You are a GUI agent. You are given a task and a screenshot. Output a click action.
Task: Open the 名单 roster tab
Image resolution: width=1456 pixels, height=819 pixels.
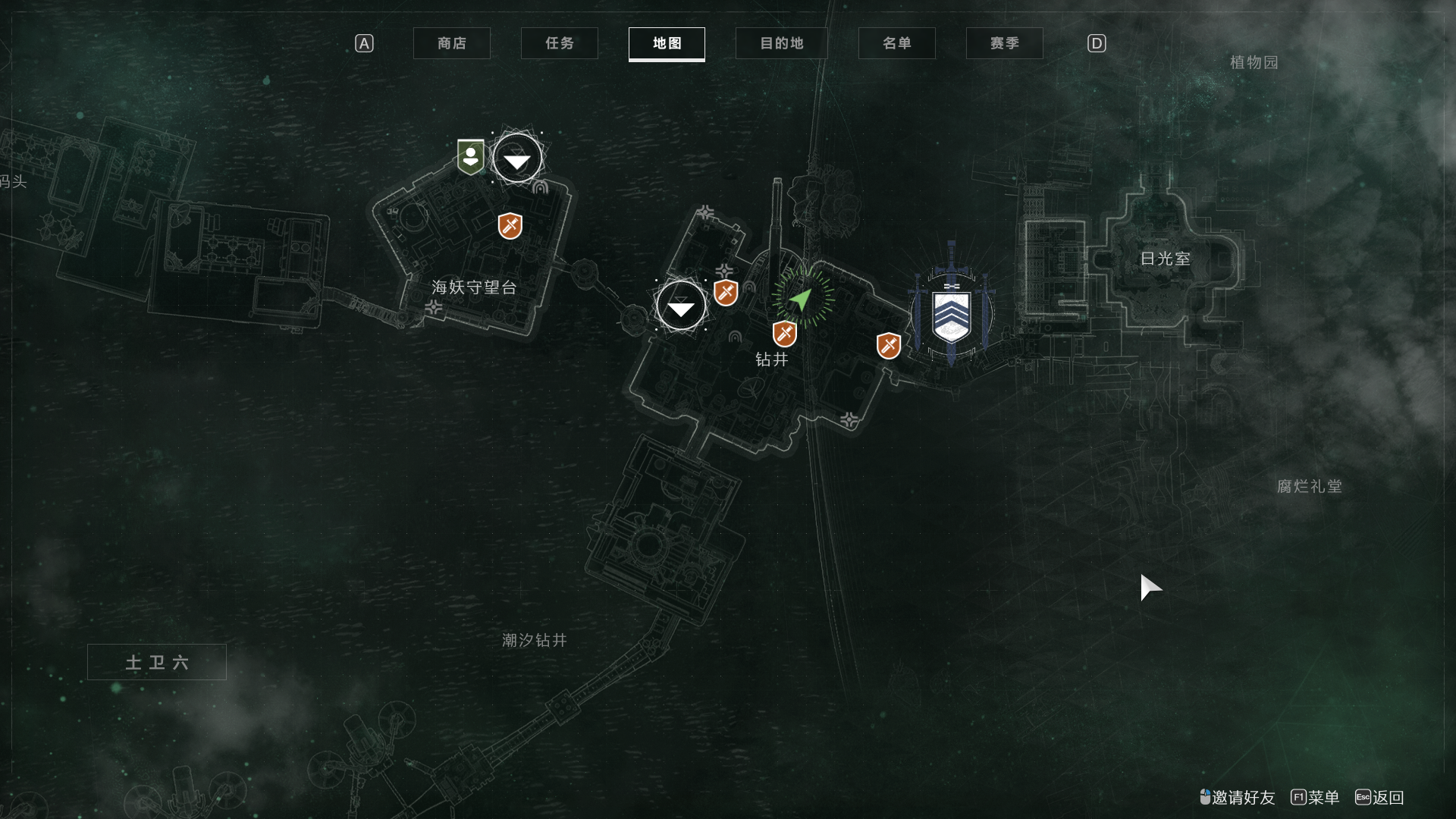tap(896, 43)
